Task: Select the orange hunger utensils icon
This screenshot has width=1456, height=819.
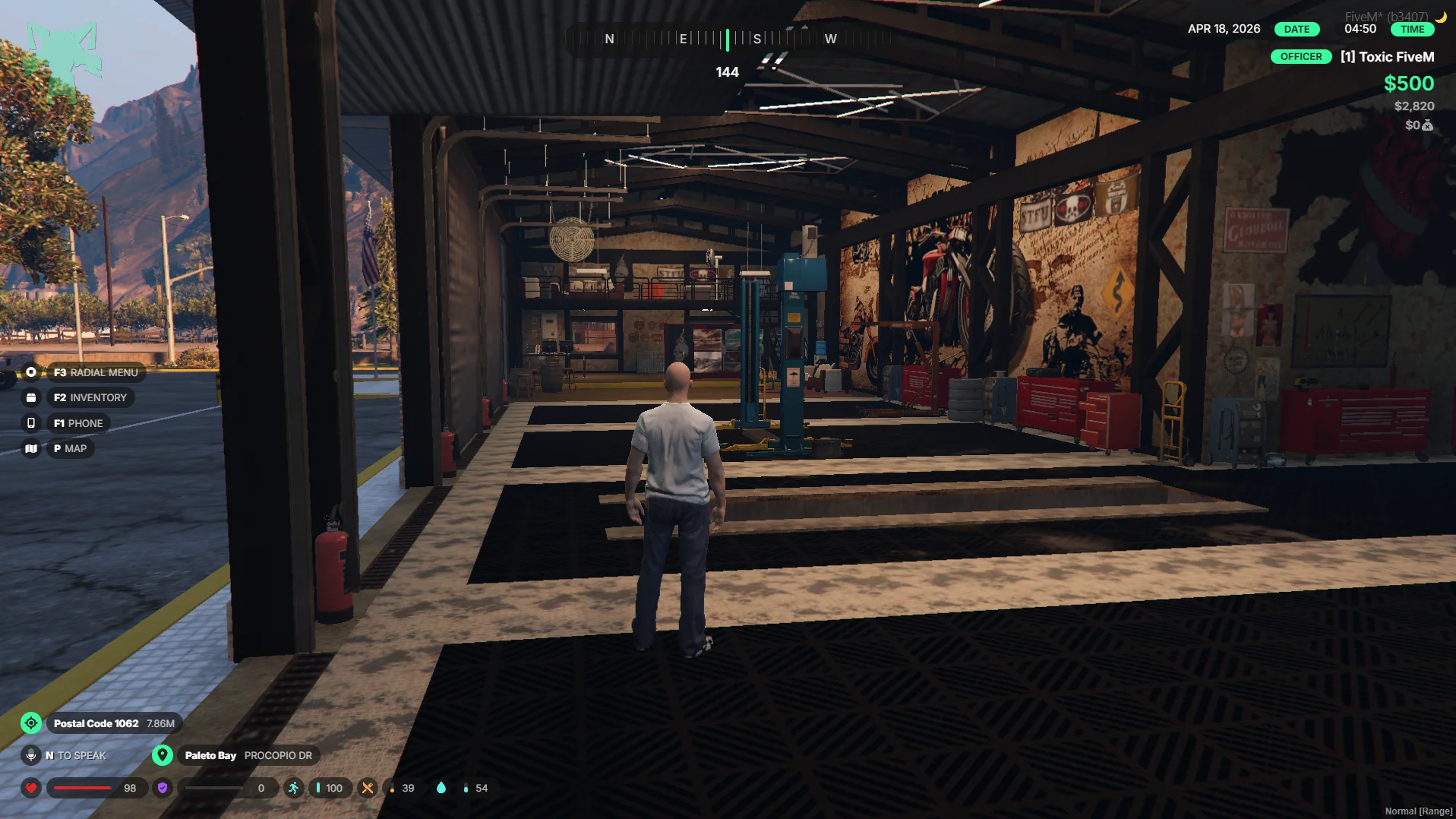Action: (x=368, y=788)
